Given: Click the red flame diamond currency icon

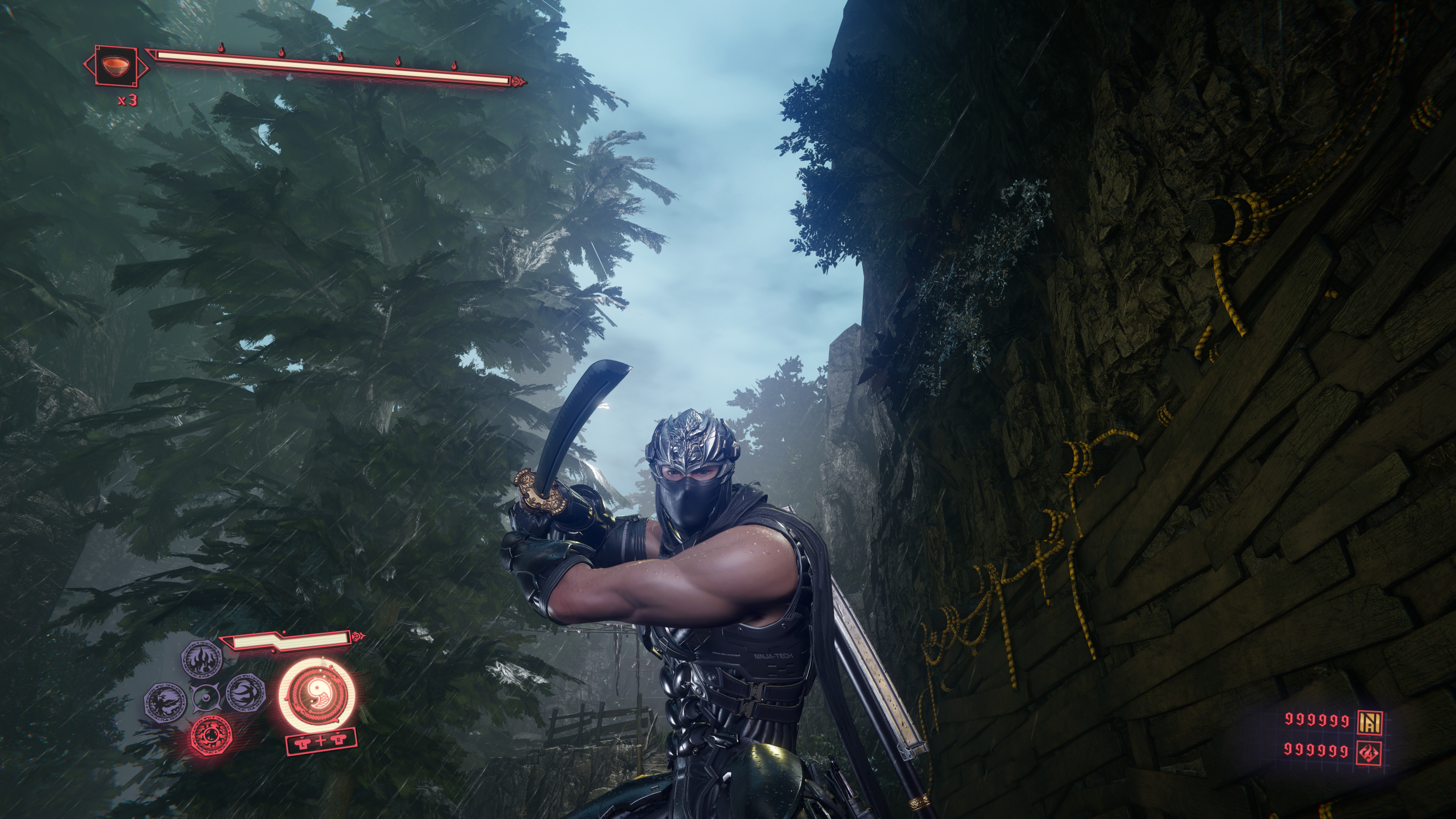Looking at the screenshot, I should pyautogui.click(x=1370, y=752).
